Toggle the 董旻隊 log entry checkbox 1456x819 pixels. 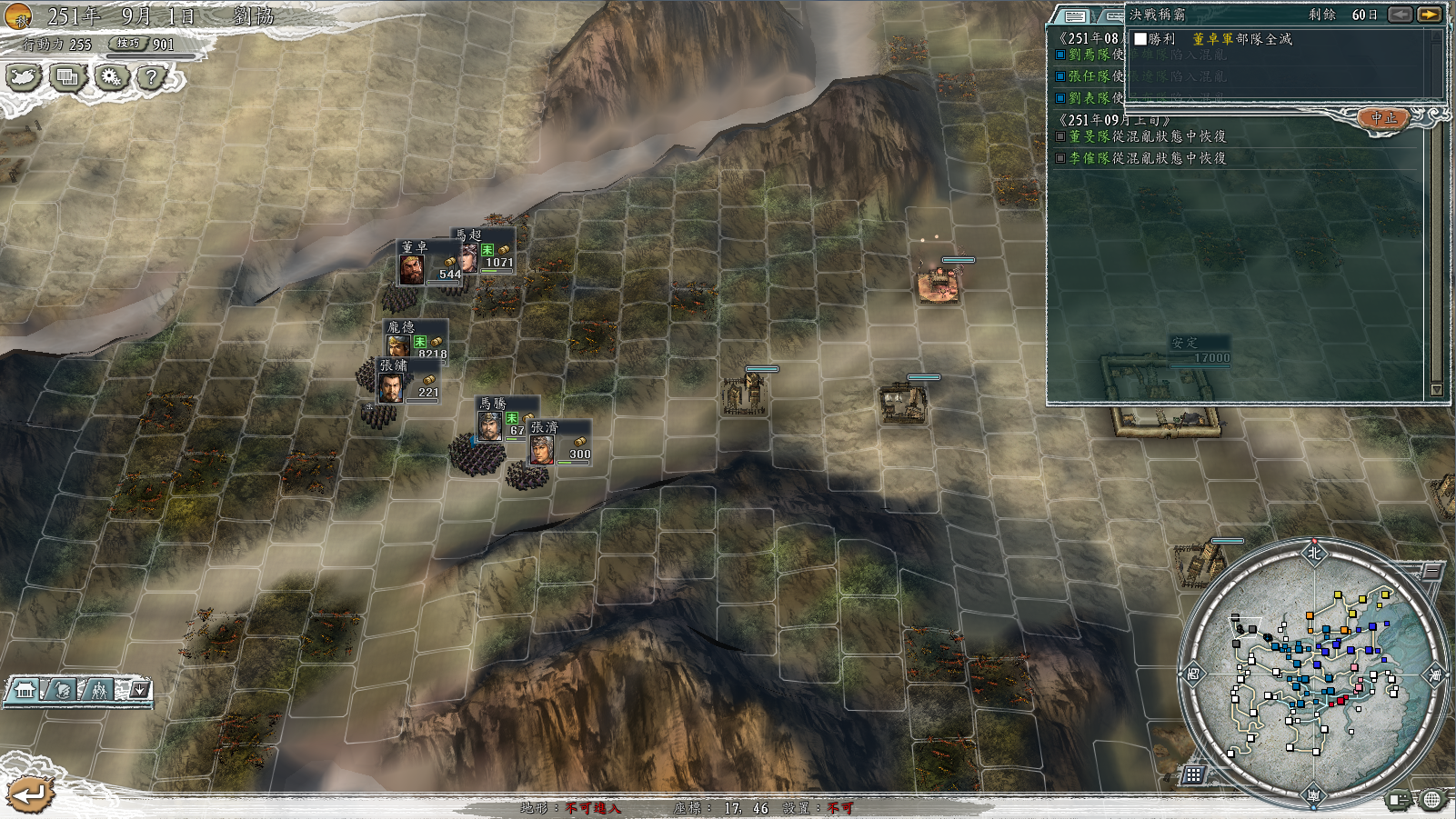[1060, 136]
